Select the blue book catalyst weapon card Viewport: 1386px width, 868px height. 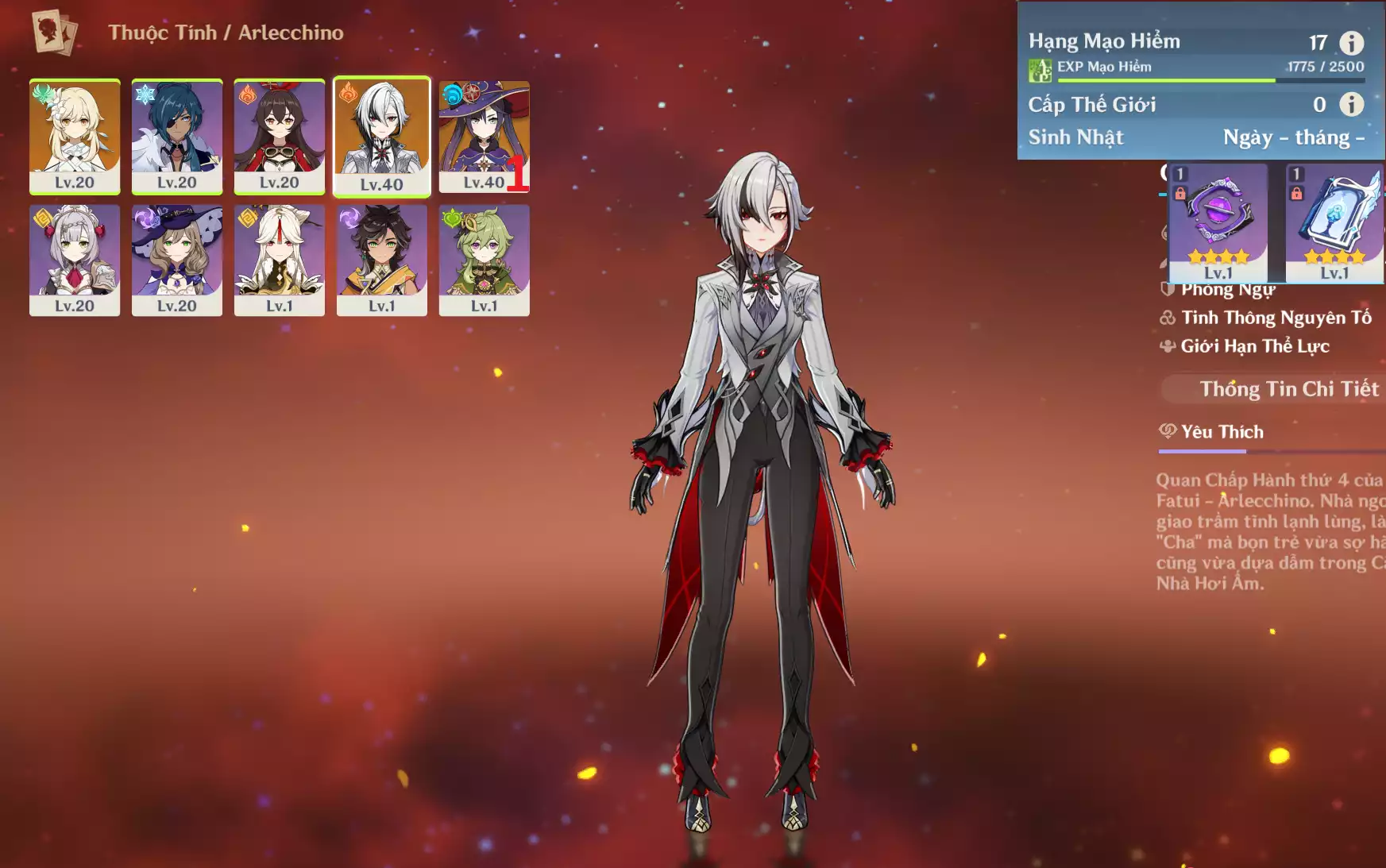tap(1334, 222)
